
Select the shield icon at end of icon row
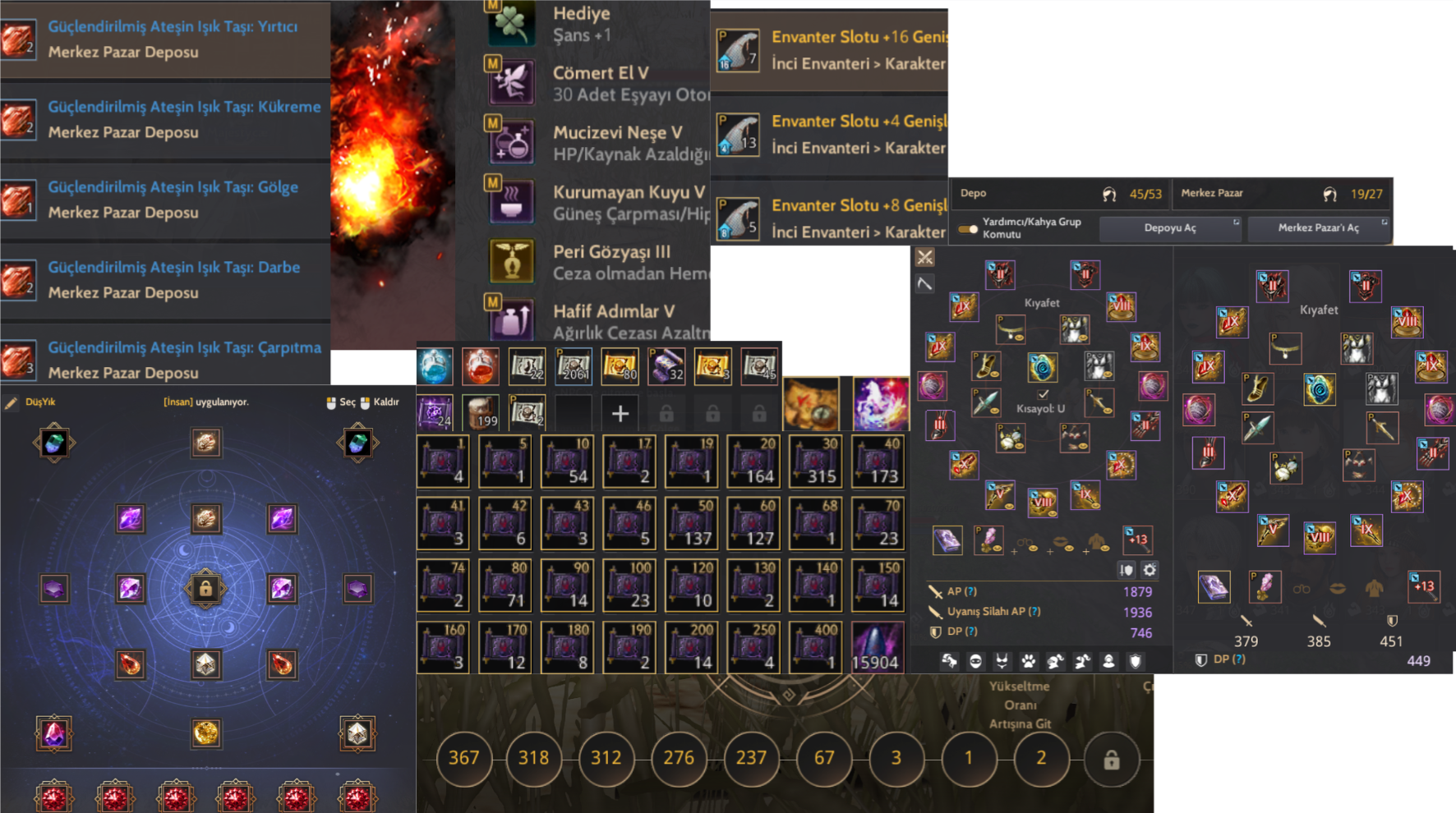[x=1136, y=660]
